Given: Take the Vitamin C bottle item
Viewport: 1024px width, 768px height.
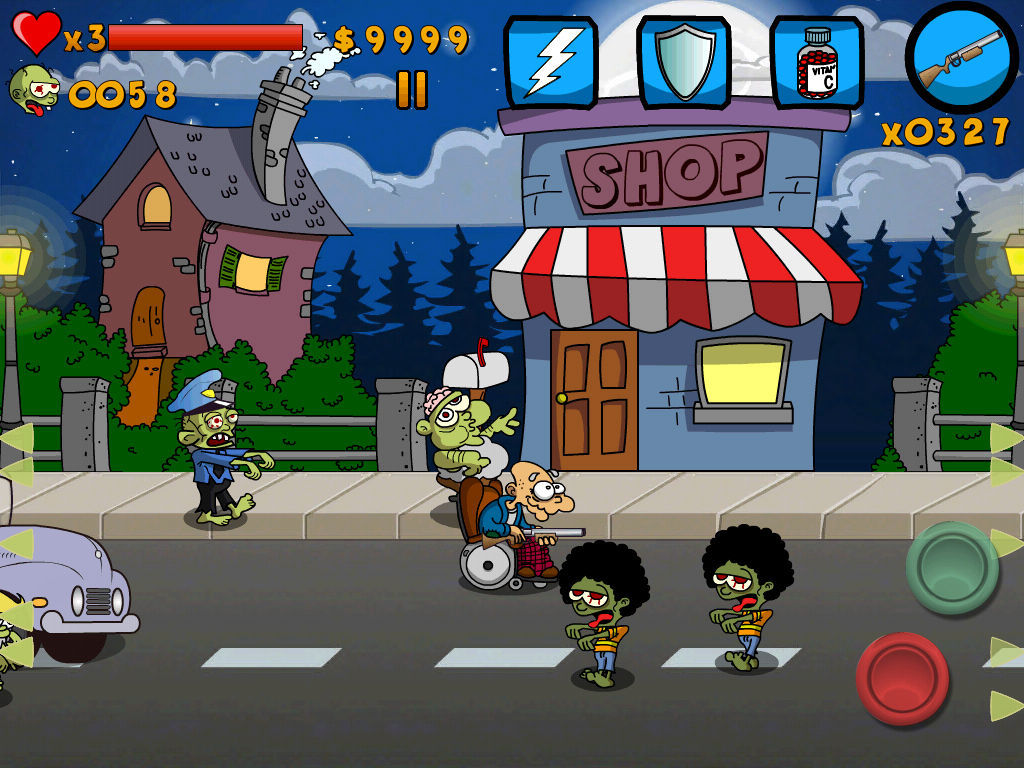Looking at the screenshot, I should 816,62.
